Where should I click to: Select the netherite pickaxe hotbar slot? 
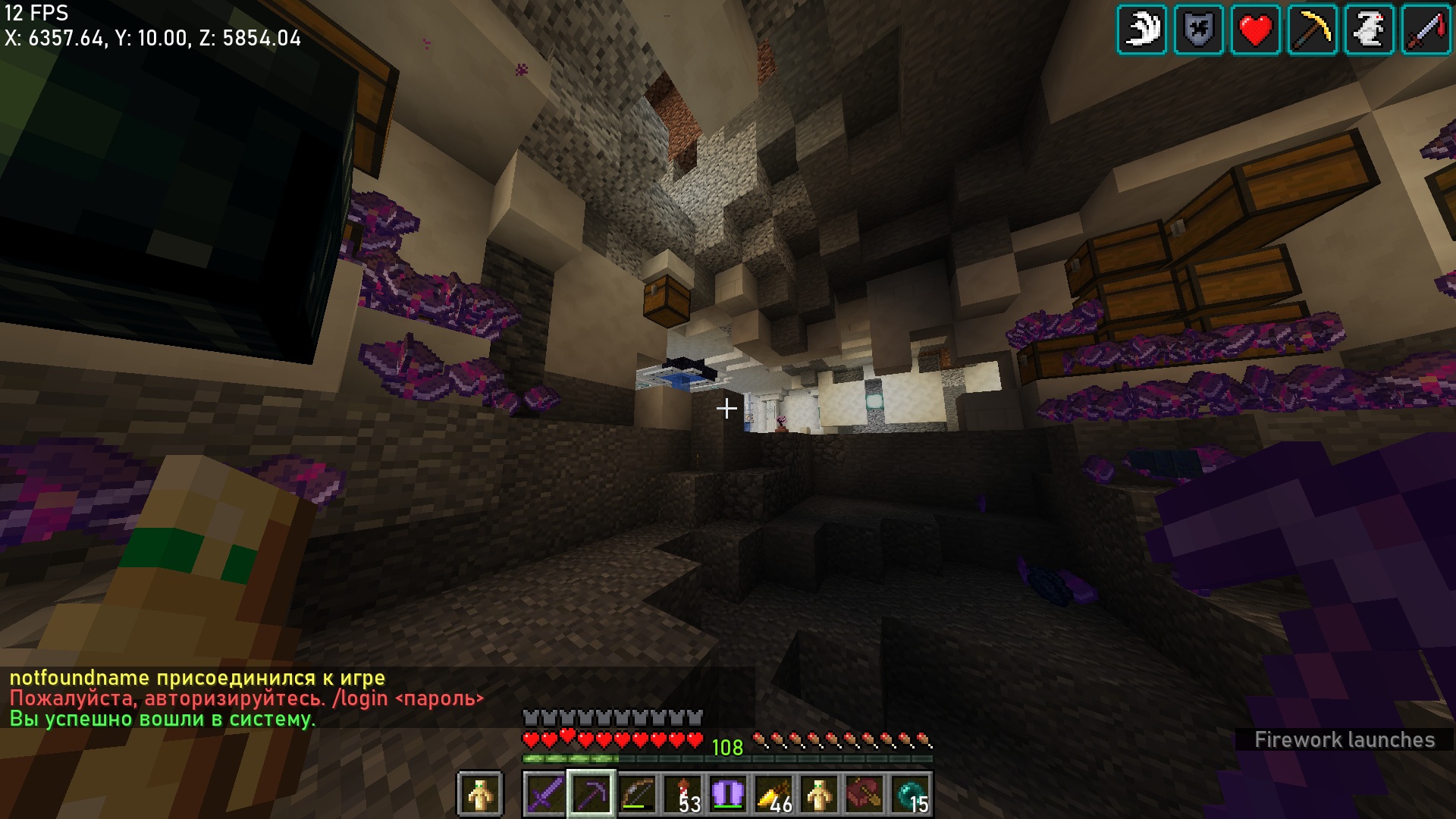point(591,795)
